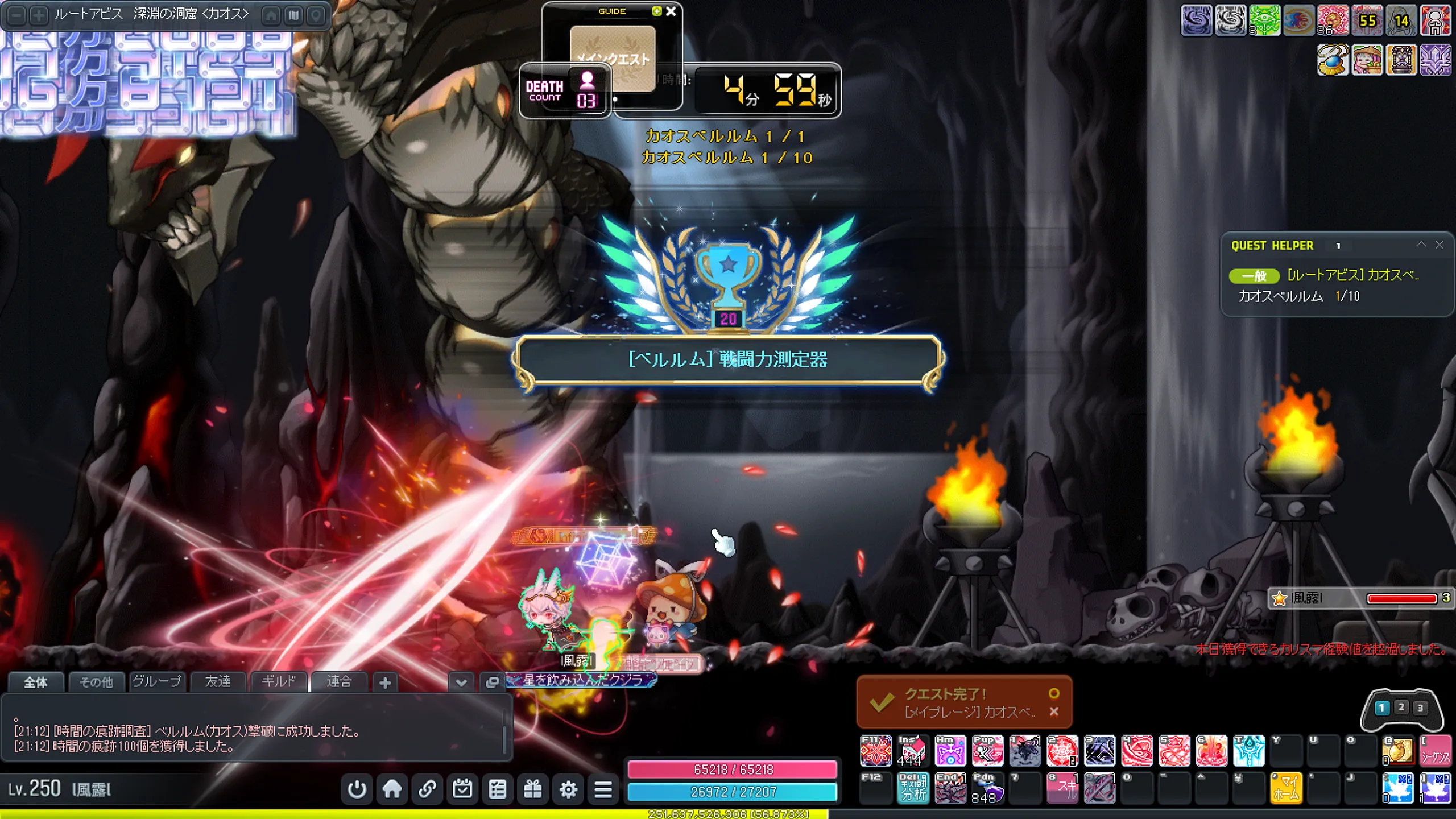This screenshot has height=819, width=1456.
Task: Open the hamburger main menu
Action: (603, 789)
